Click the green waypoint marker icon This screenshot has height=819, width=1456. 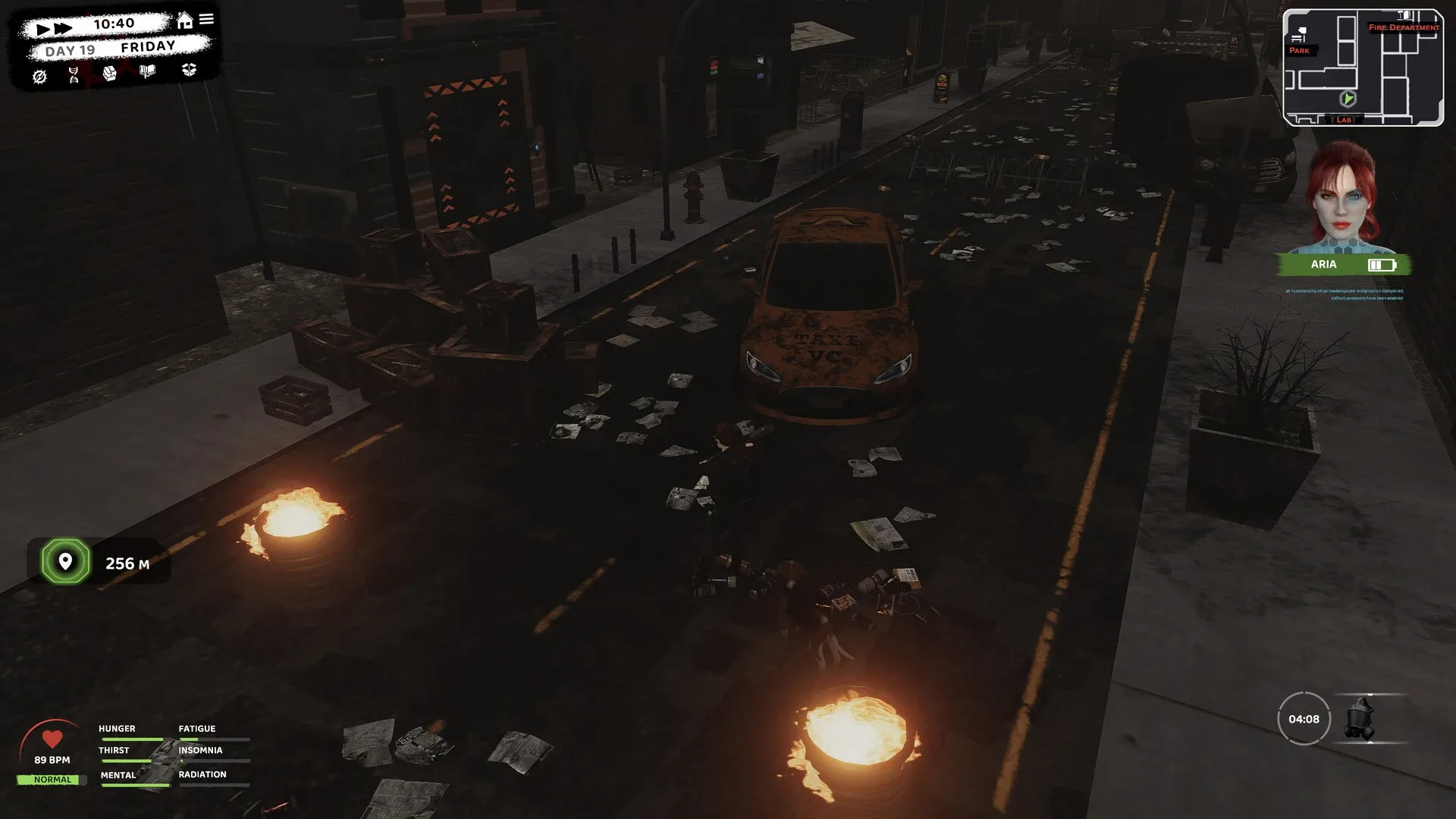pos(64,562)
